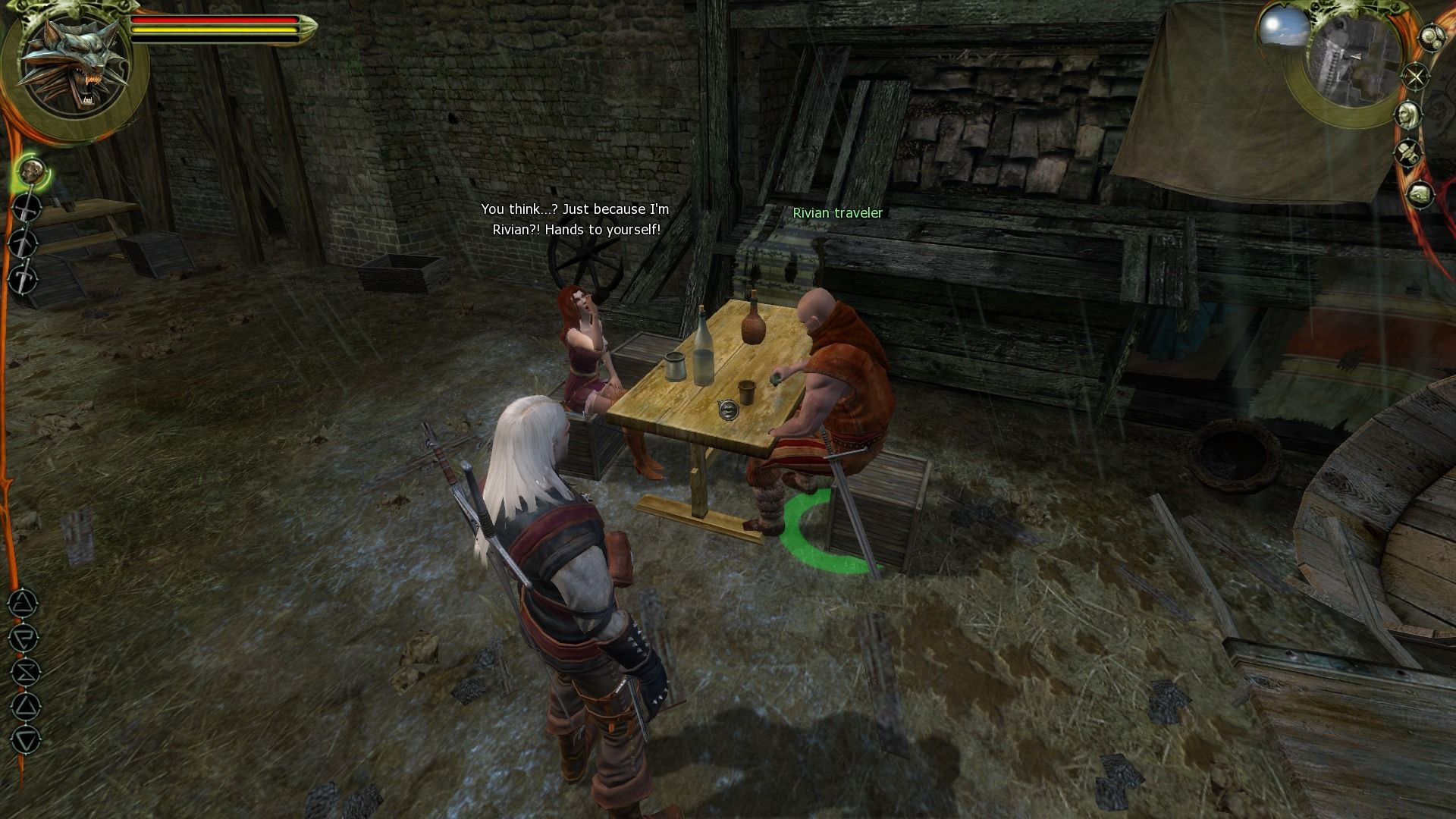1456x819 pixels.
Task: Cast the Aard sign
Action: pos(23,604)
